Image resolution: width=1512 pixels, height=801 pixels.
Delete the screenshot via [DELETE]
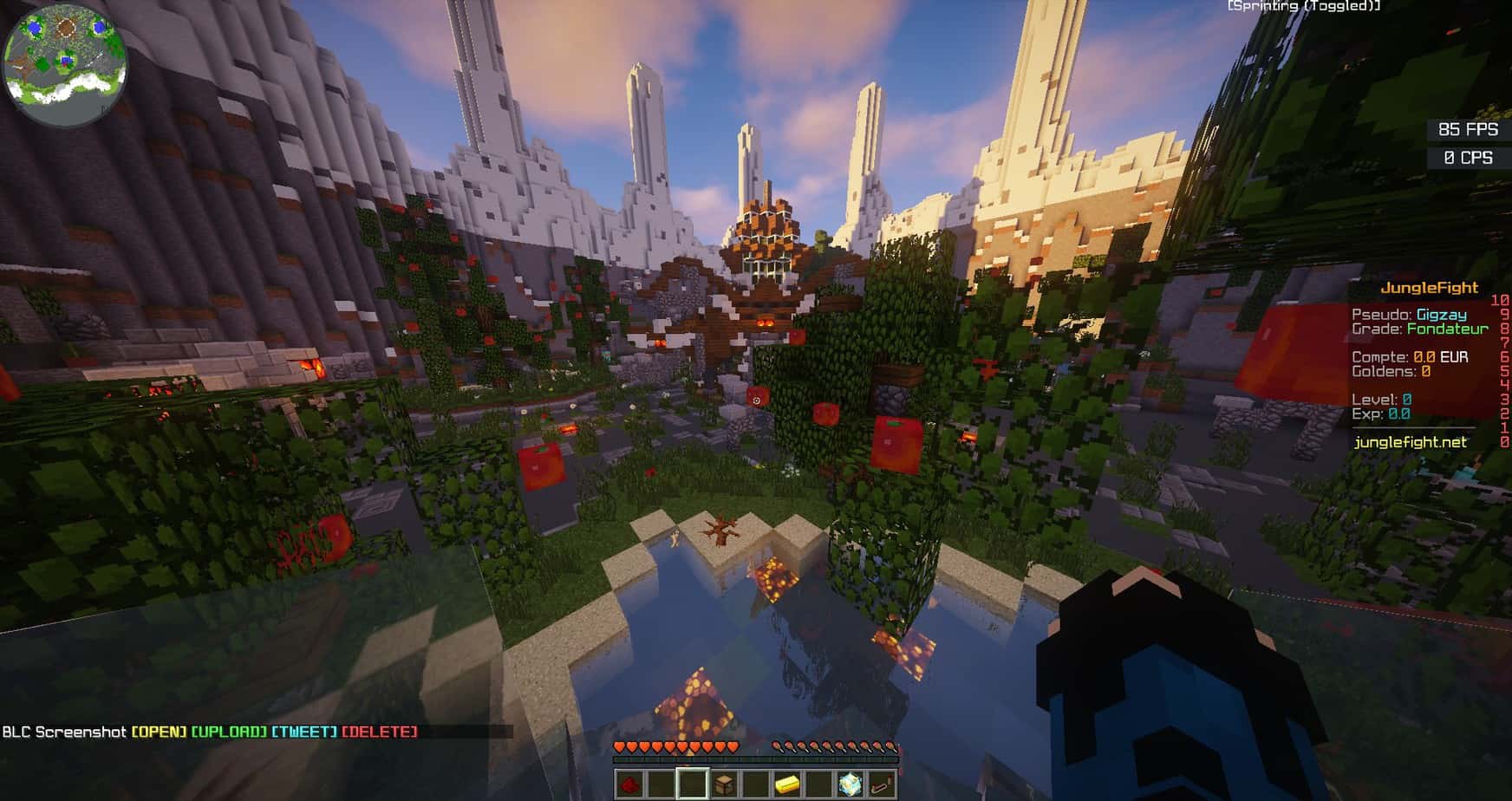380,733
